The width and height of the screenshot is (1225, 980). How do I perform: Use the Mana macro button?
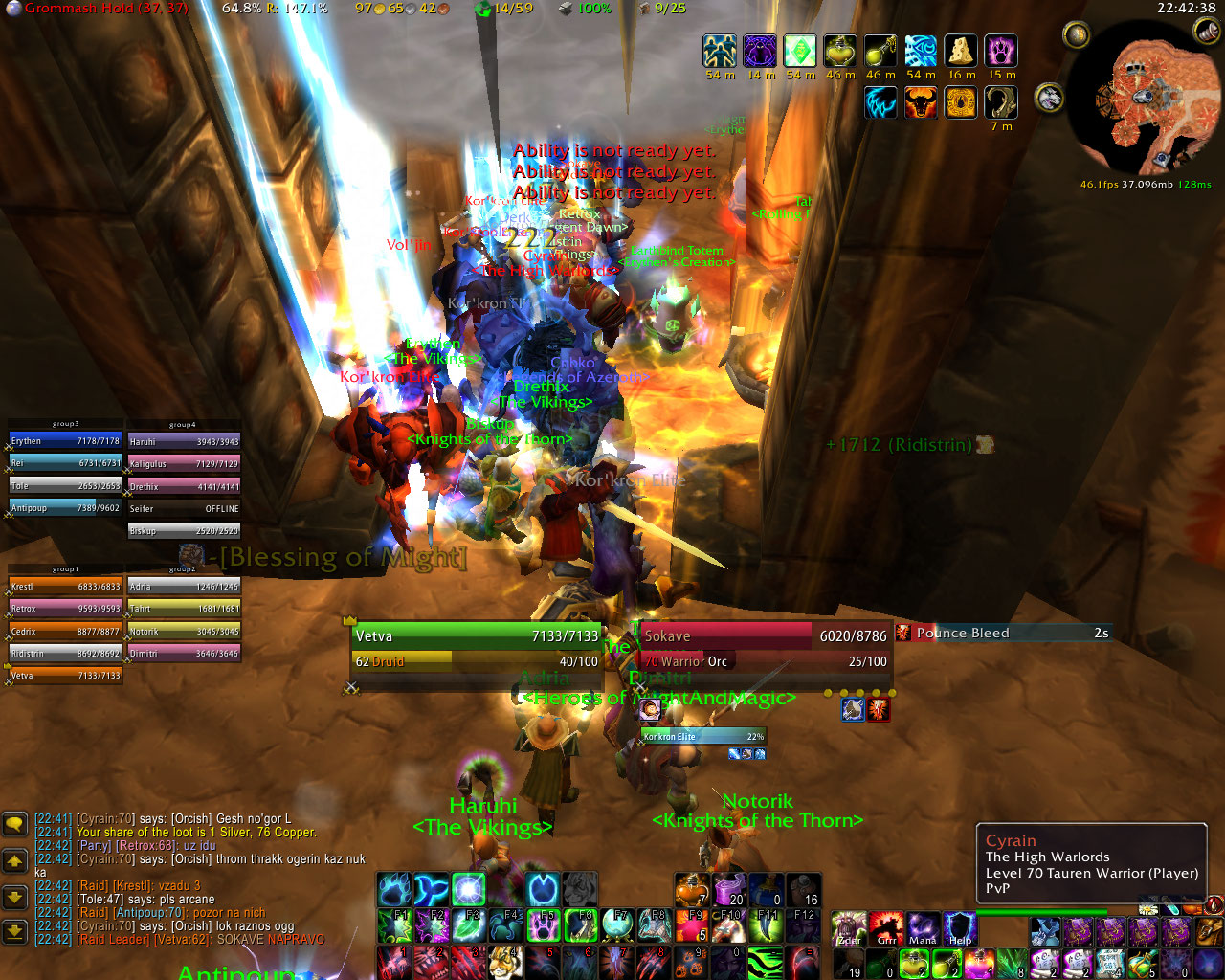coord(923,928)
